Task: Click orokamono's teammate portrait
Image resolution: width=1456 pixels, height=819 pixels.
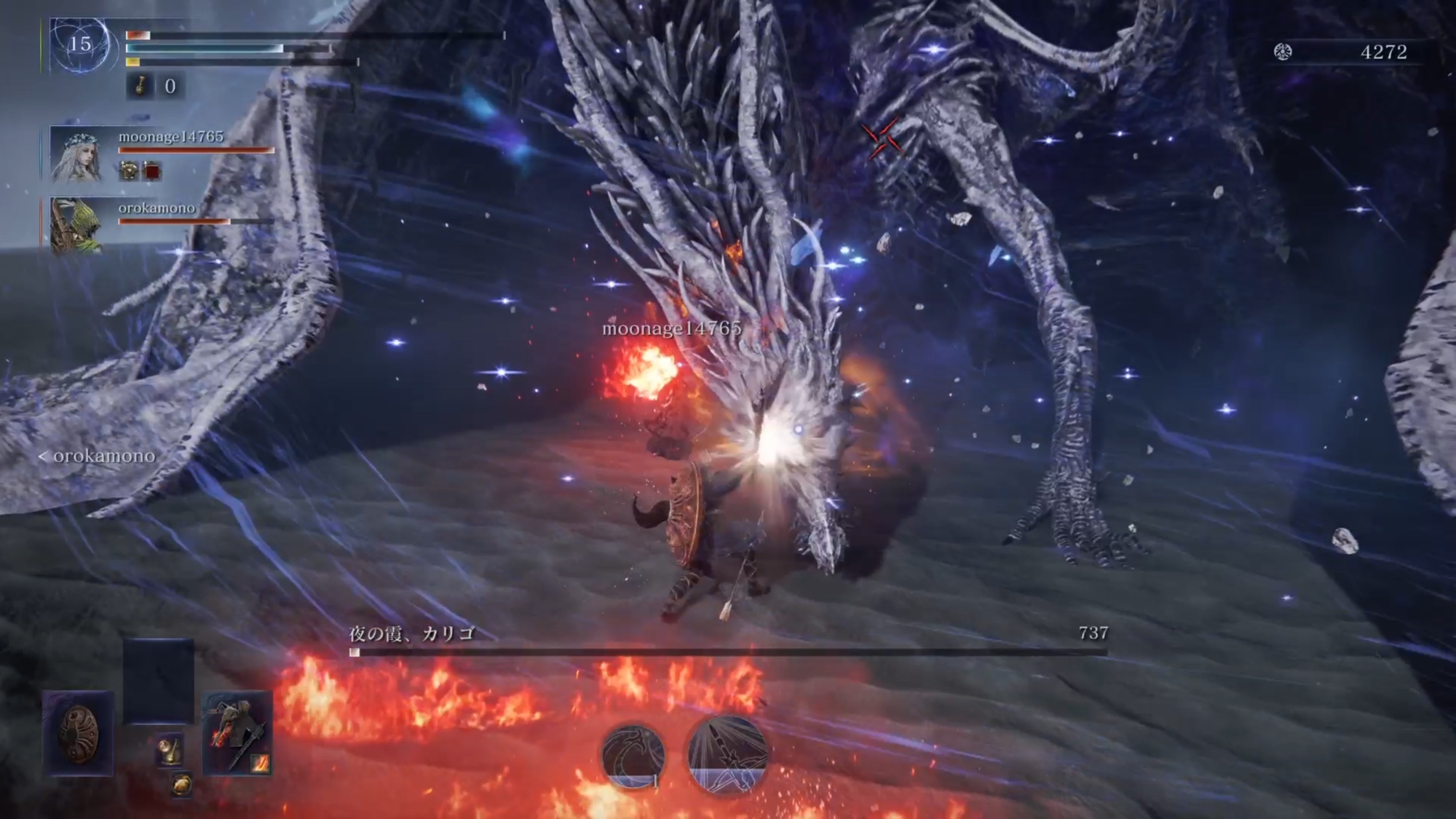Action: (x=76, y=225)
